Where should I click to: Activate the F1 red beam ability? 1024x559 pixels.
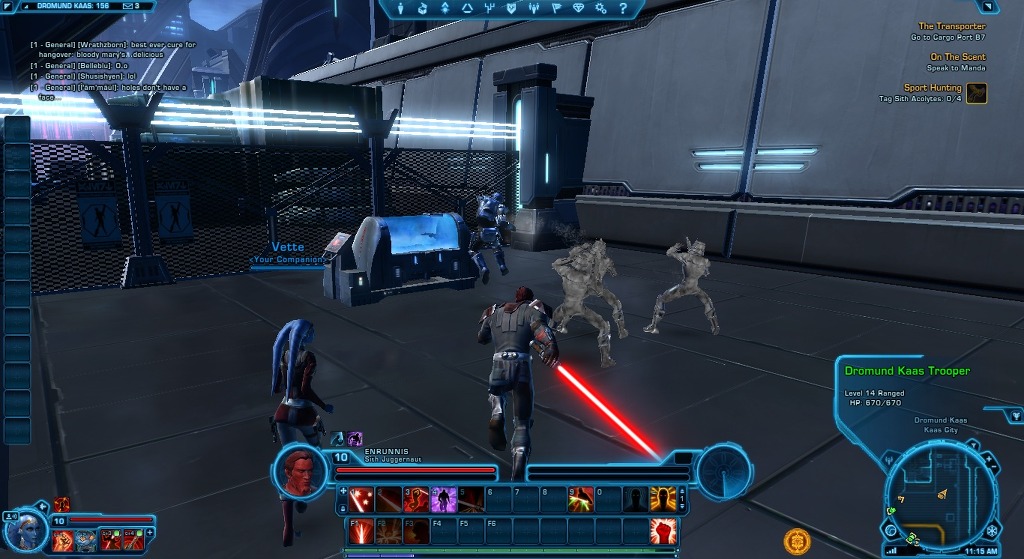tap(362, 529)
